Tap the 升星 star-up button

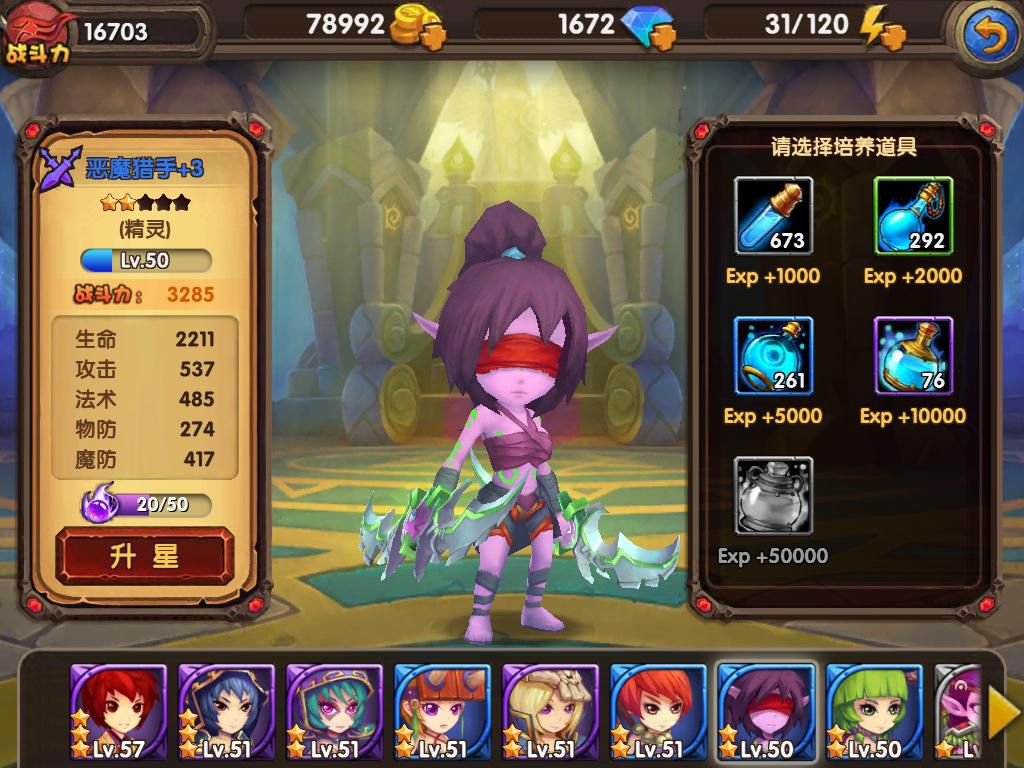[x=144, y=556]
